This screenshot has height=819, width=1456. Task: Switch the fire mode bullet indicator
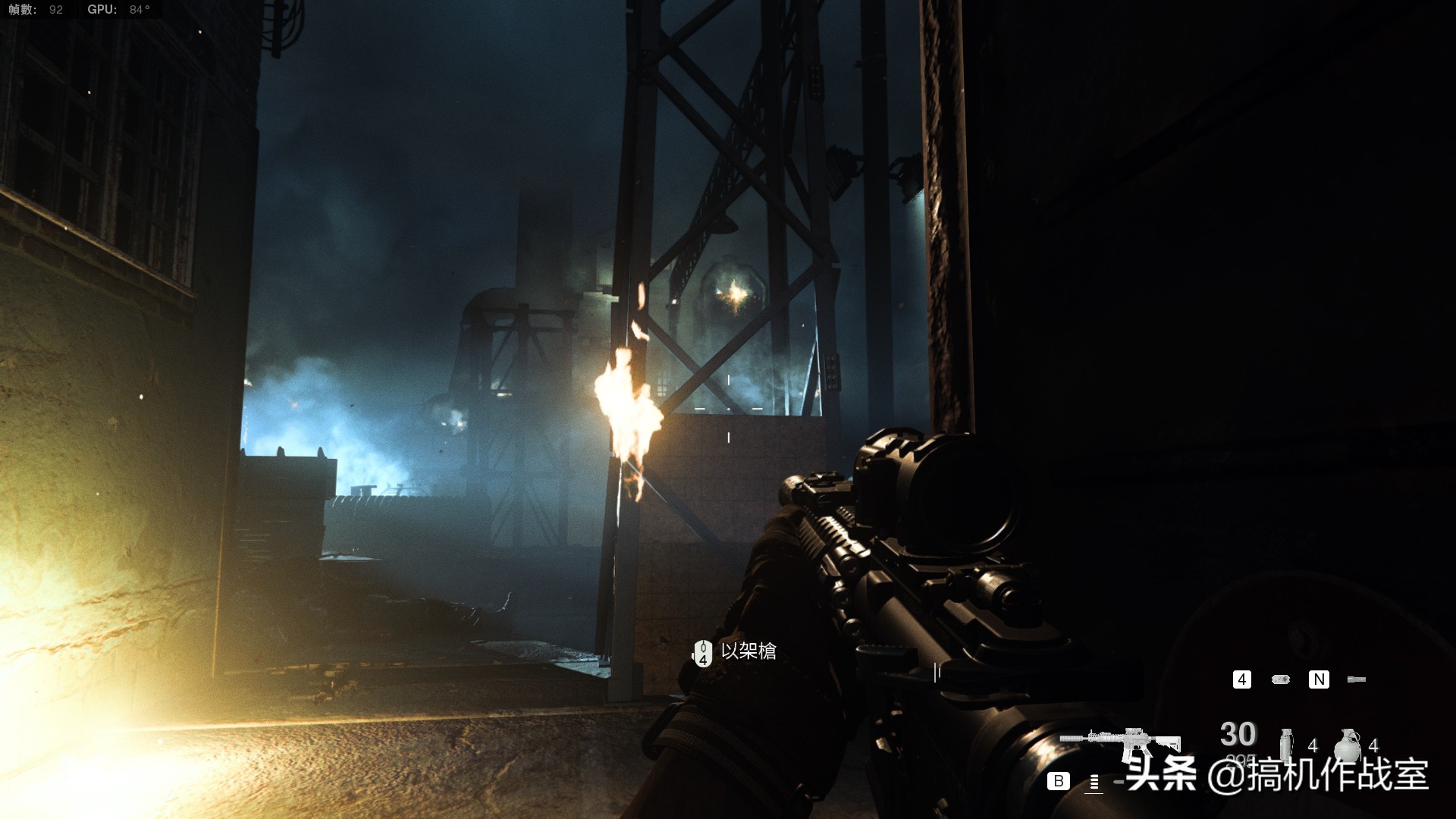1094,782
